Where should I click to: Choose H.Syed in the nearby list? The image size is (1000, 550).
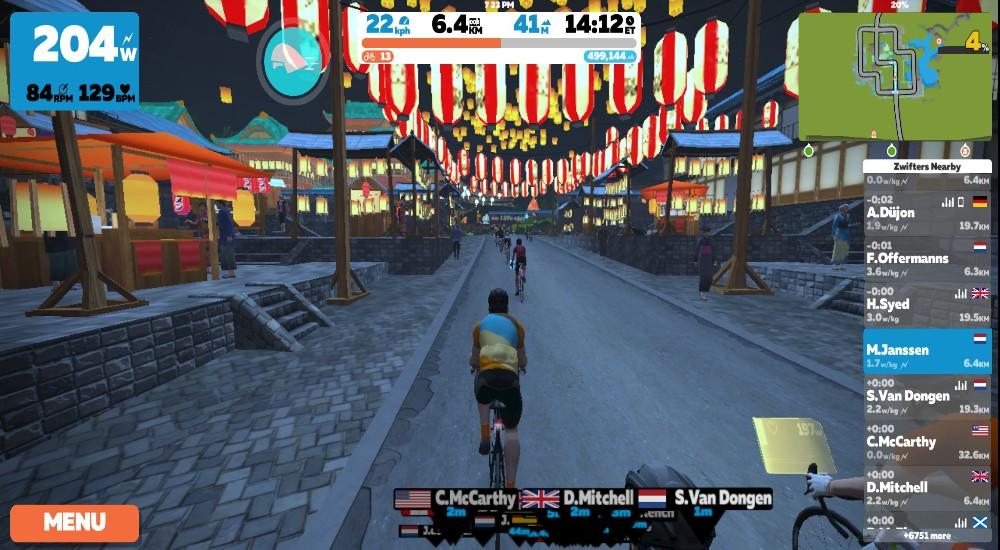927,304
